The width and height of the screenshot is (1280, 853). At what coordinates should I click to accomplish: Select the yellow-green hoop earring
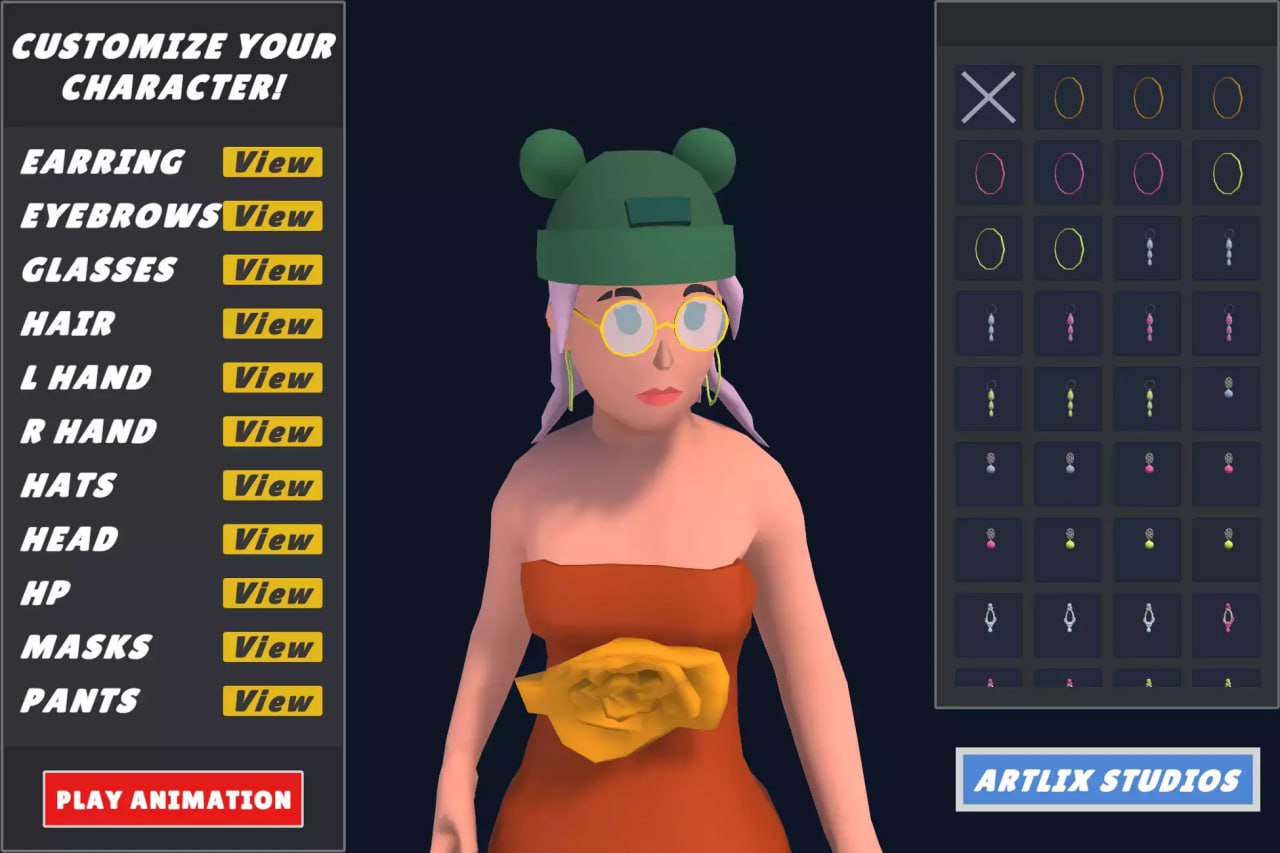(x=988, y=248)
